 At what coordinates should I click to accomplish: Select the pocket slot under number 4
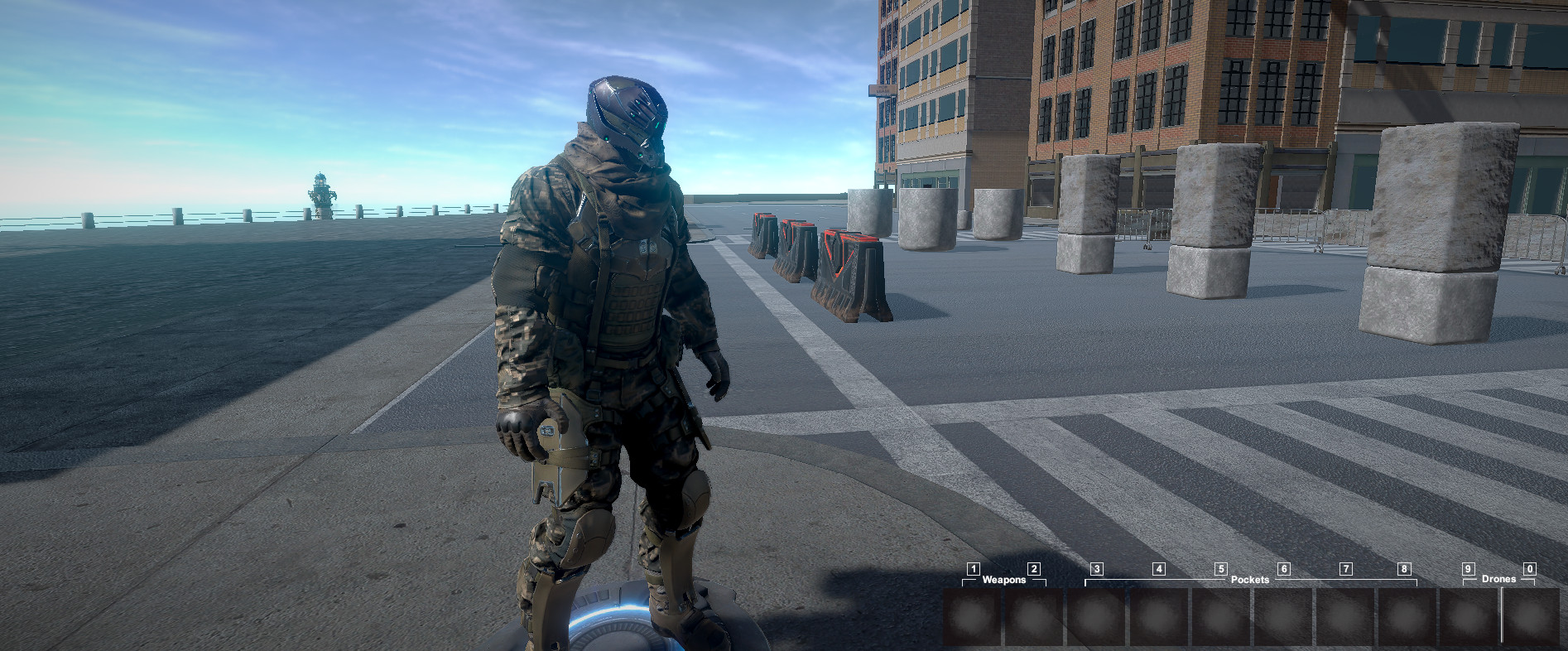coord(1159,617)
